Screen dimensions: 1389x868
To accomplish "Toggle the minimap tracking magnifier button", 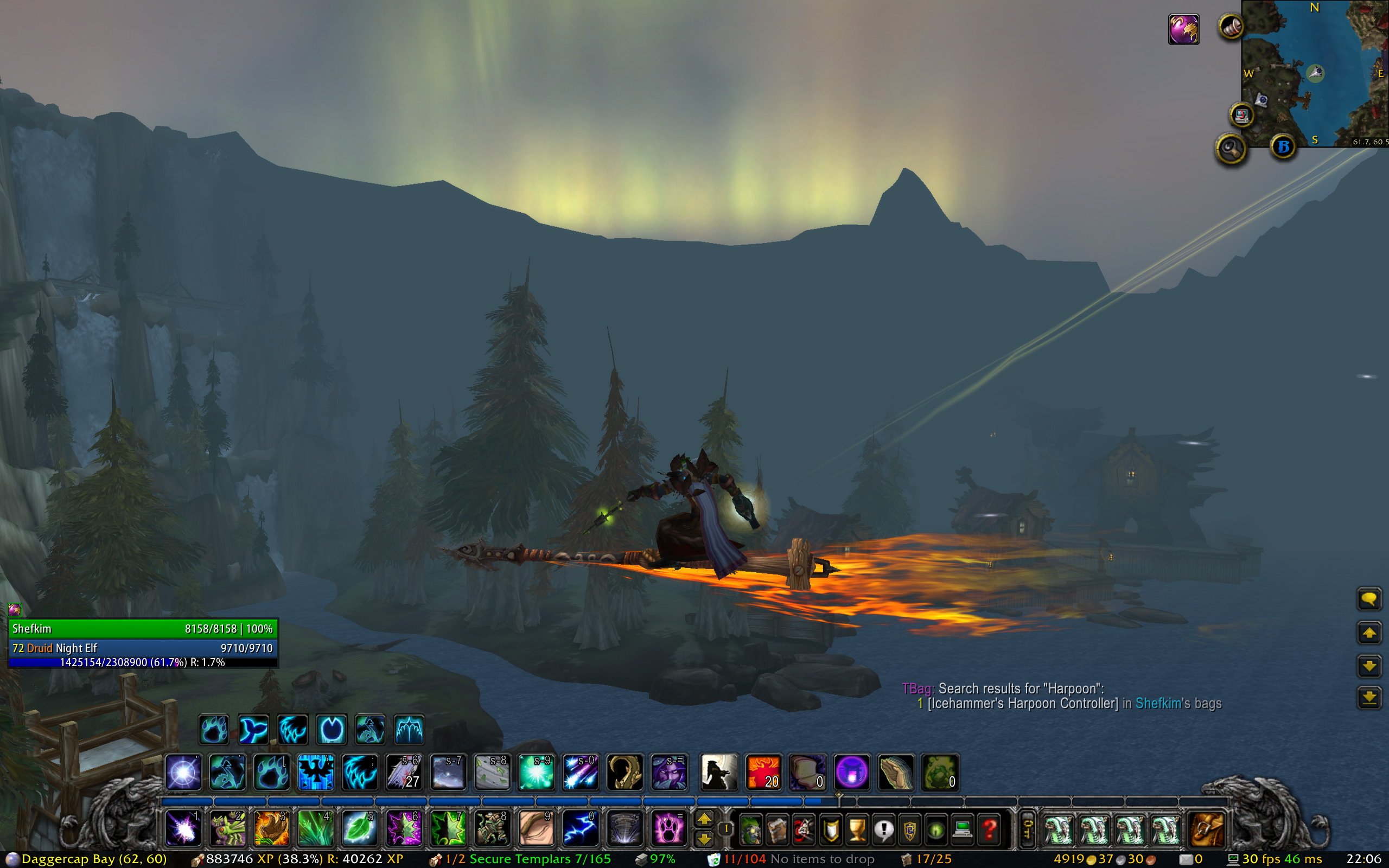I will [1231, 149].
